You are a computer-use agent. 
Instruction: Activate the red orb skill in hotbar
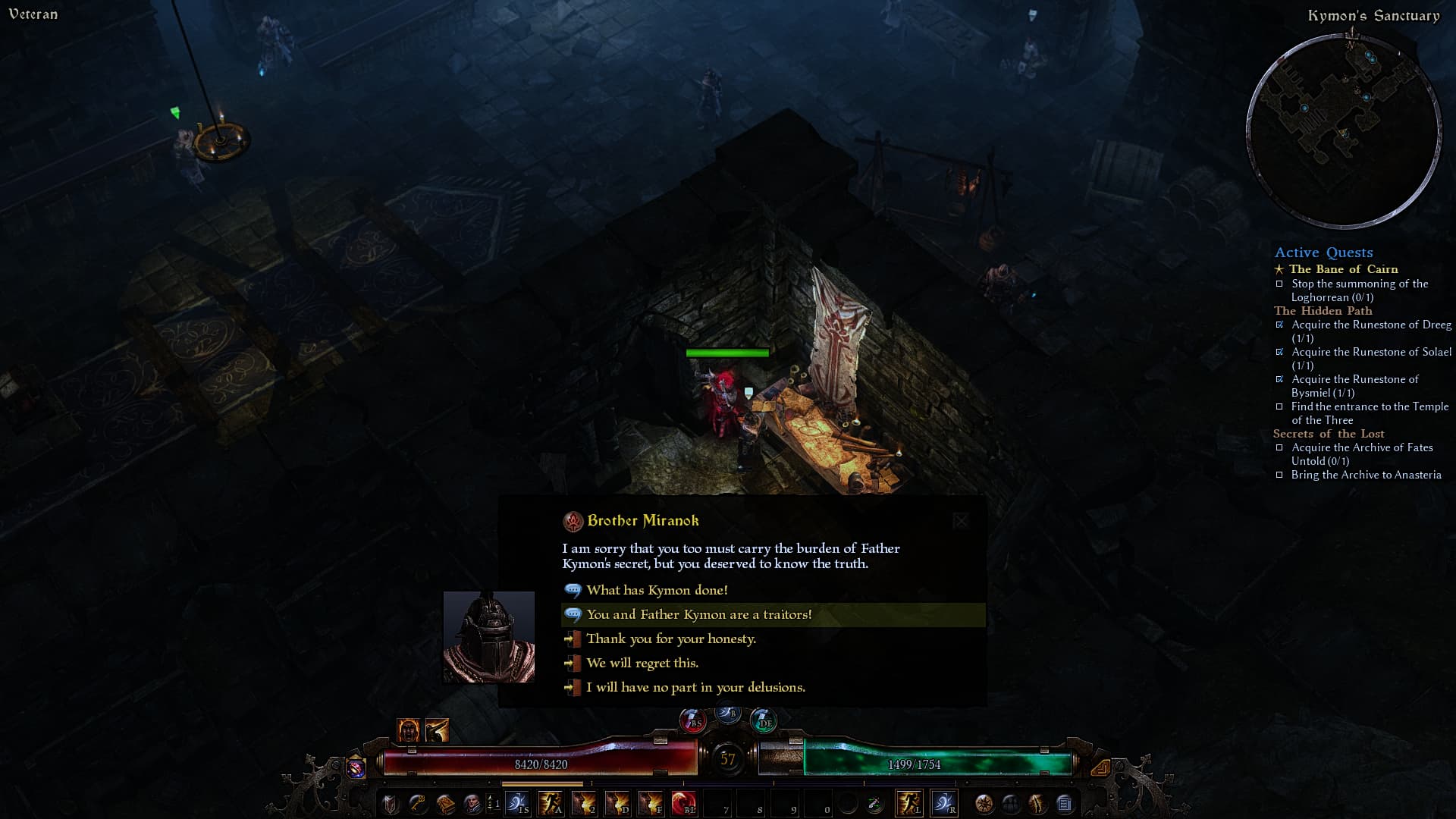(684, 803)
